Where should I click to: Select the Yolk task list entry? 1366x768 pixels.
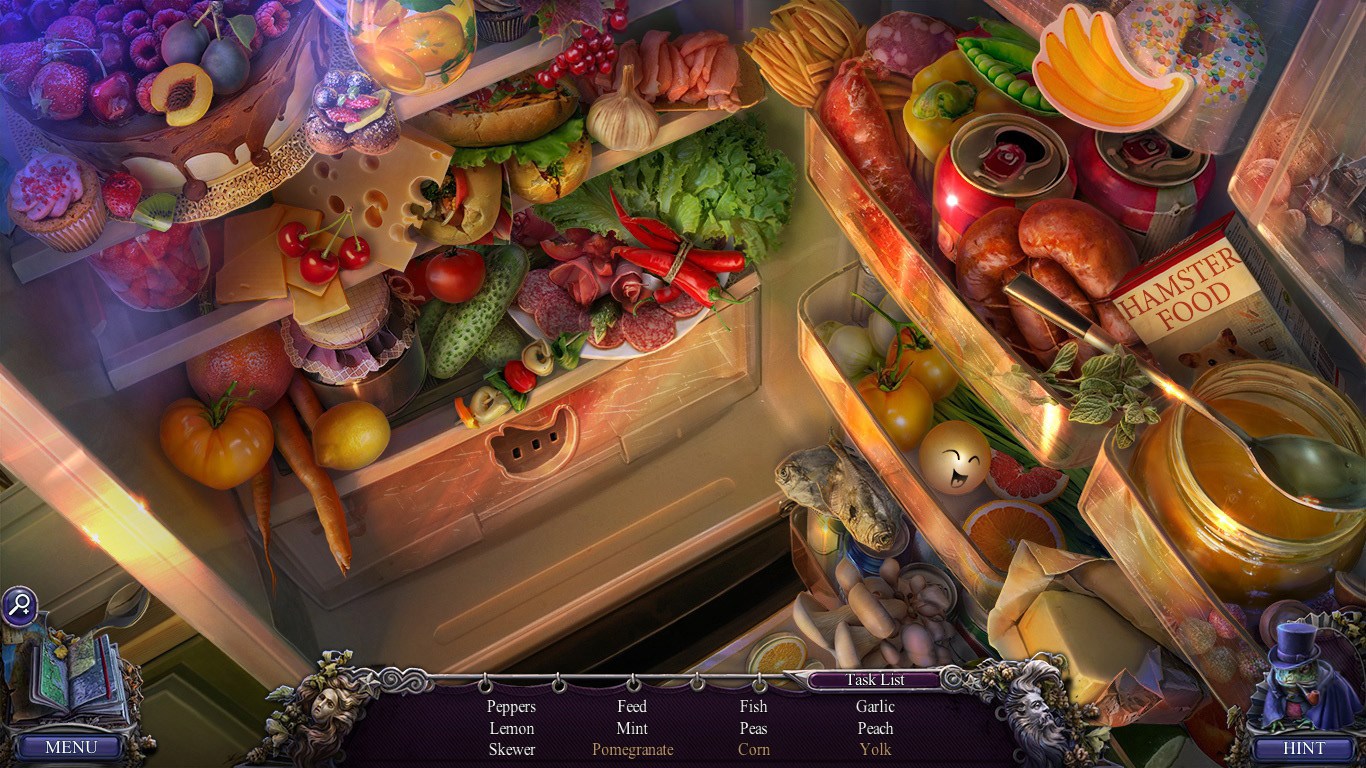(875, 749)
